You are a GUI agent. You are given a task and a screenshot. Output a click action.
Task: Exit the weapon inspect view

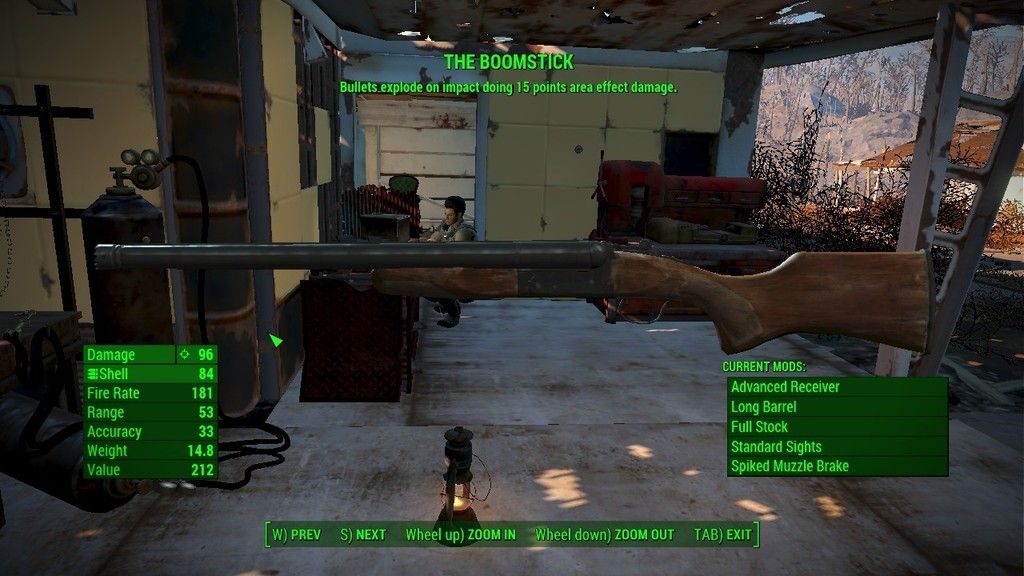coord(723,535)
